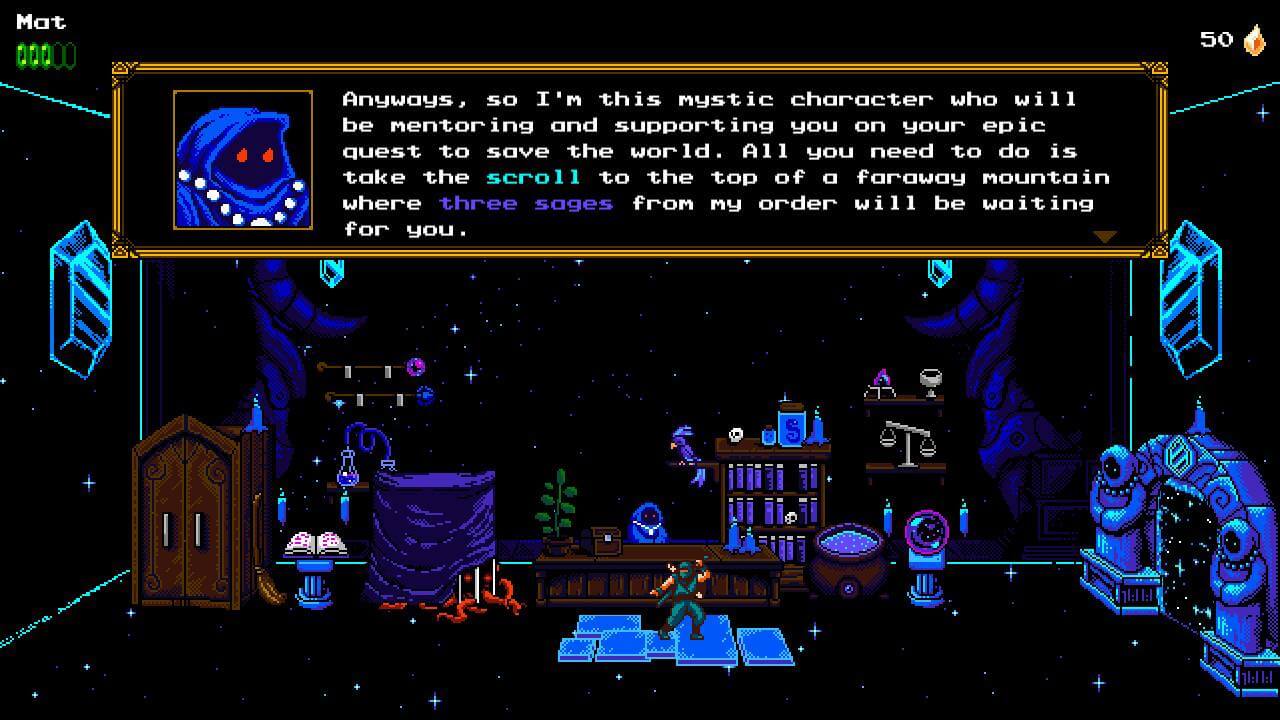Select the blue hooded shopkeeper portrait
The image size is (1280, 720).
pyautogui.click(x=243, y=160)
